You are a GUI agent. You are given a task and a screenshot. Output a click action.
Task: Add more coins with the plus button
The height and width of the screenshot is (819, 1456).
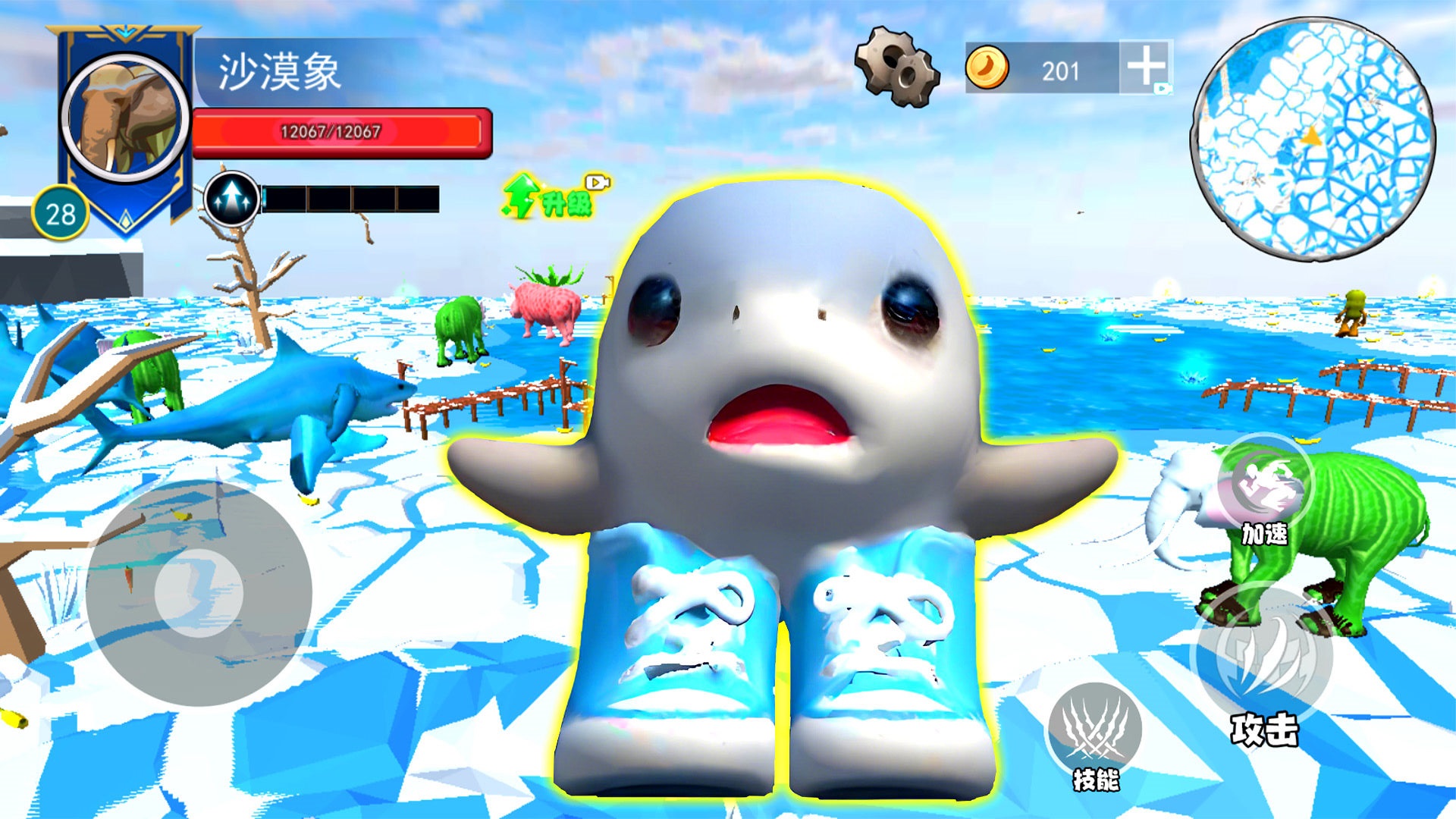point(1145,67)
